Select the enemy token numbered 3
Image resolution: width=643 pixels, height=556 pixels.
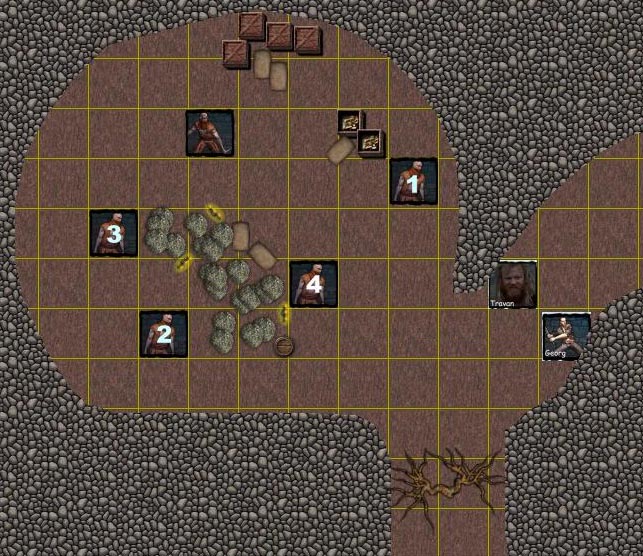(113, 234)
